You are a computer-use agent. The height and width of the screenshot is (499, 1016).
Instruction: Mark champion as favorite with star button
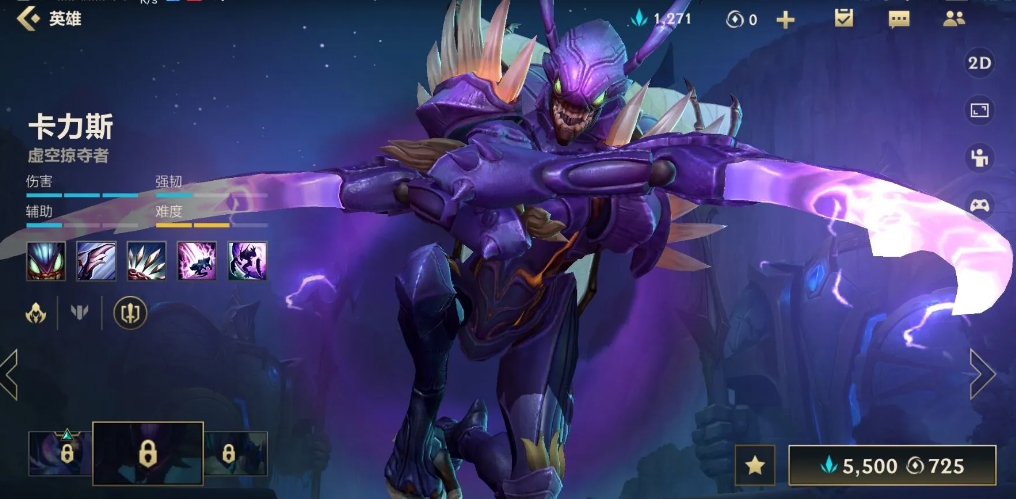point(756,465)
